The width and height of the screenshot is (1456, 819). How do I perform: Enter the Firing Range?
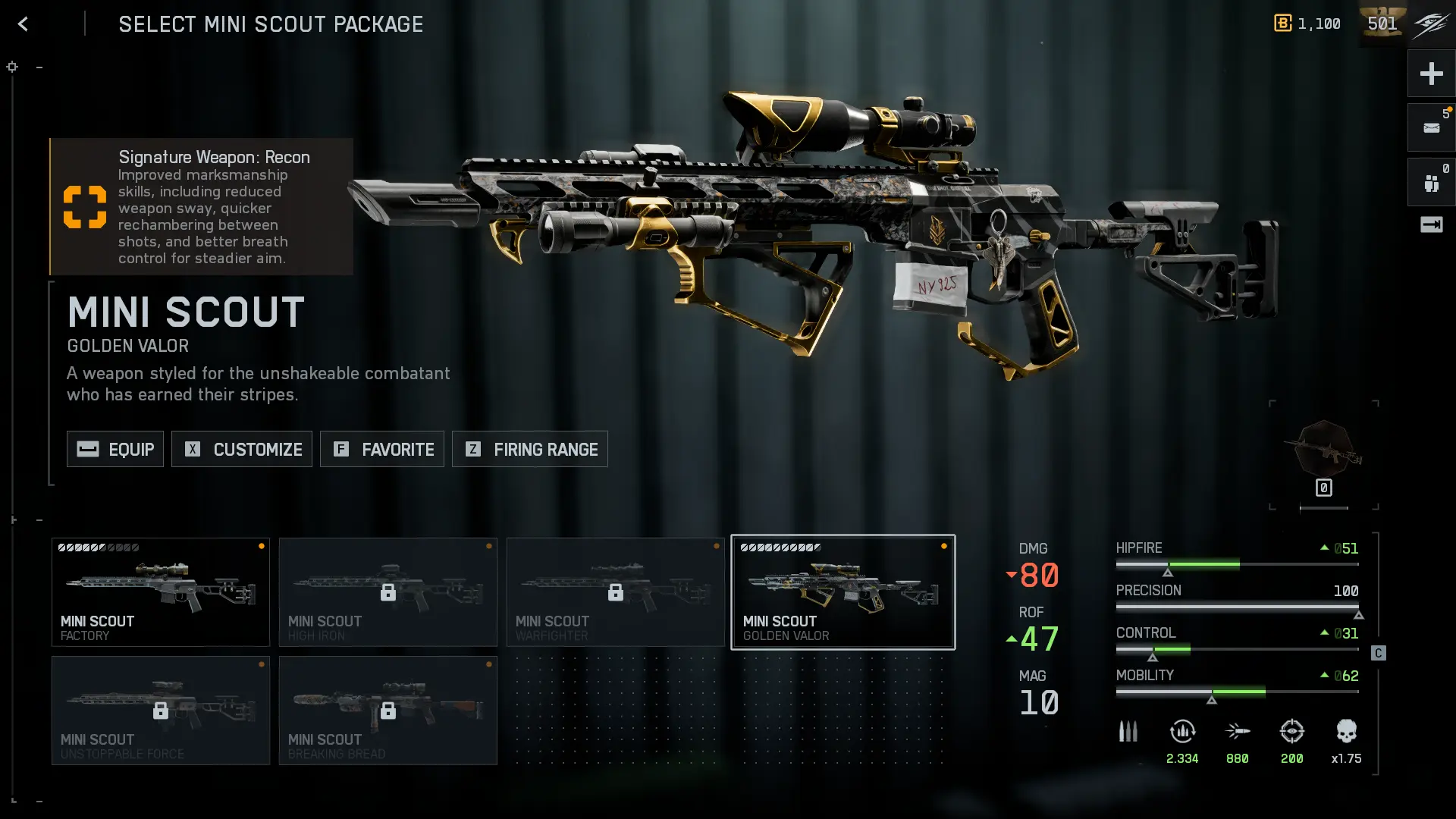pos(530,449)
